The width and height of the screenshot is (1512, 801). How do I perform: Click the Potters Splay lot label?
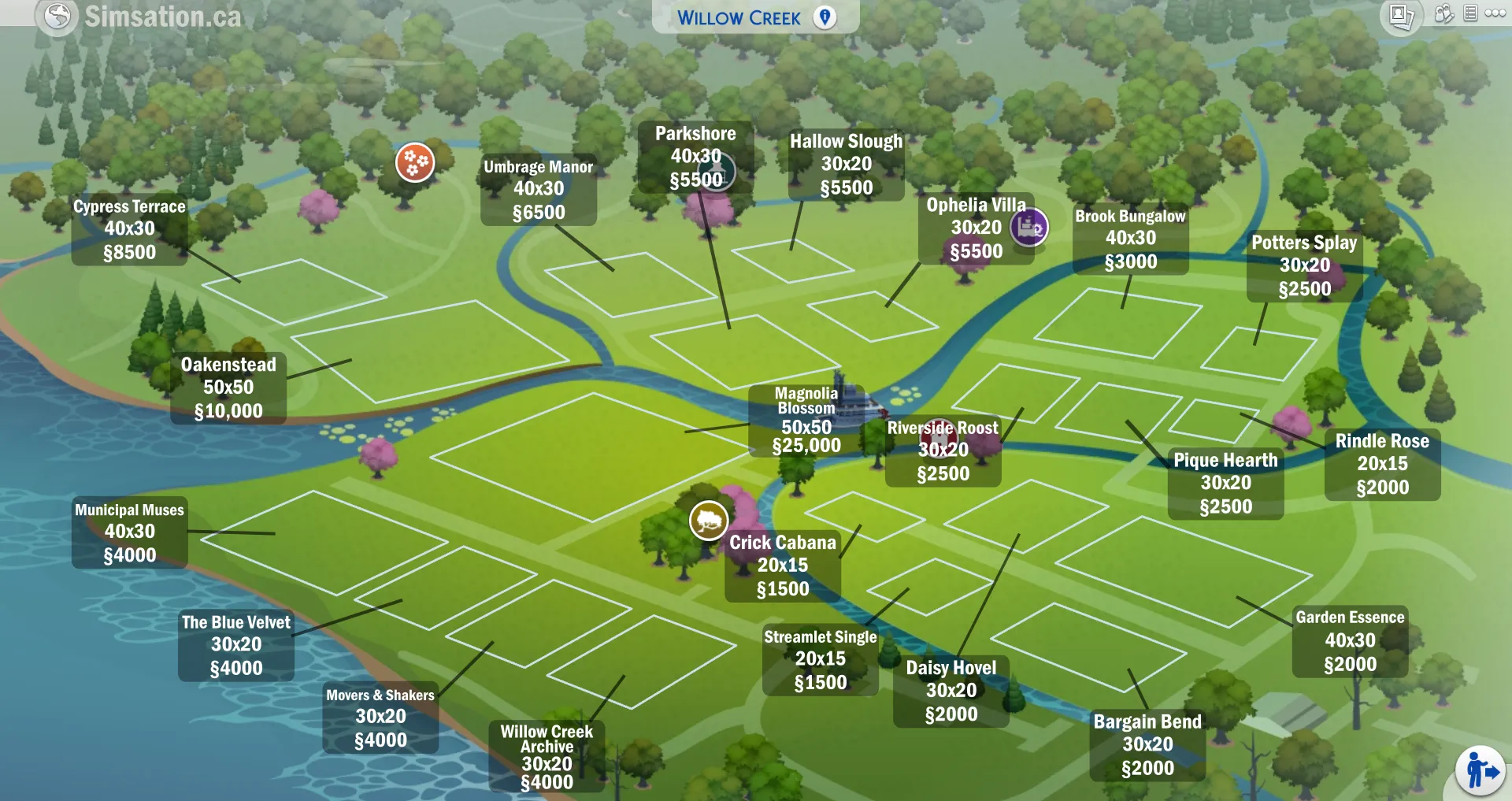point(1305,266)
